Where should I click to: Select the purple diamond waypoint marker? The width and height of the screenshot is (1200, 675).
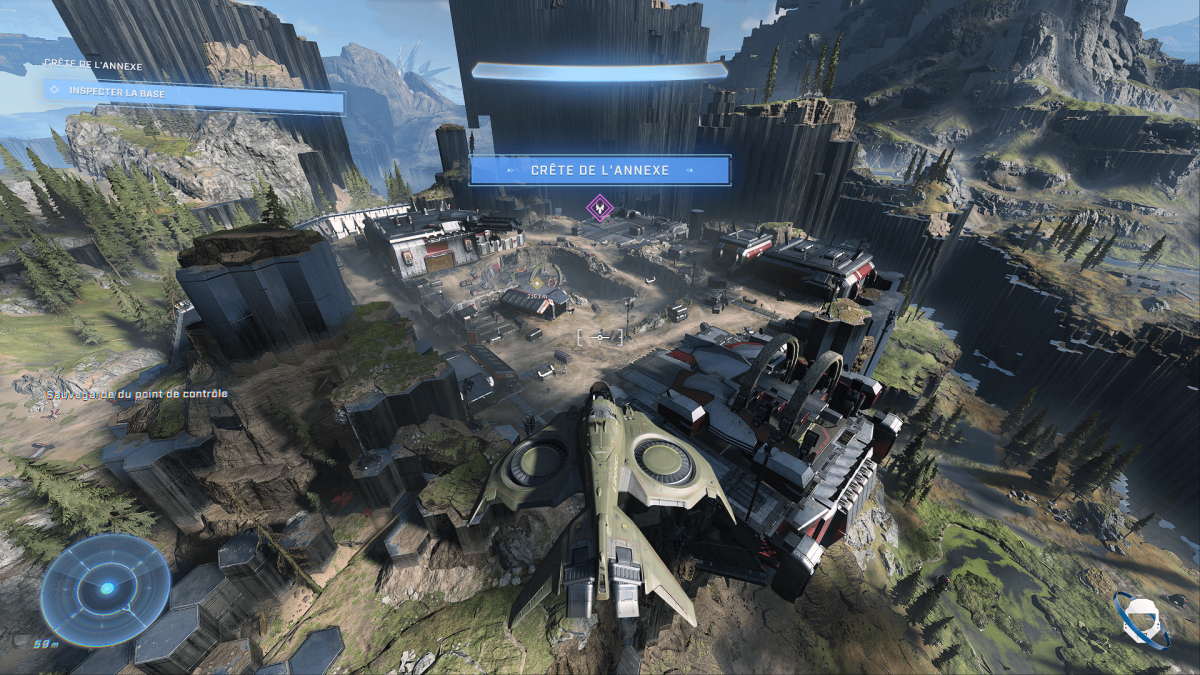click(599, 208)
